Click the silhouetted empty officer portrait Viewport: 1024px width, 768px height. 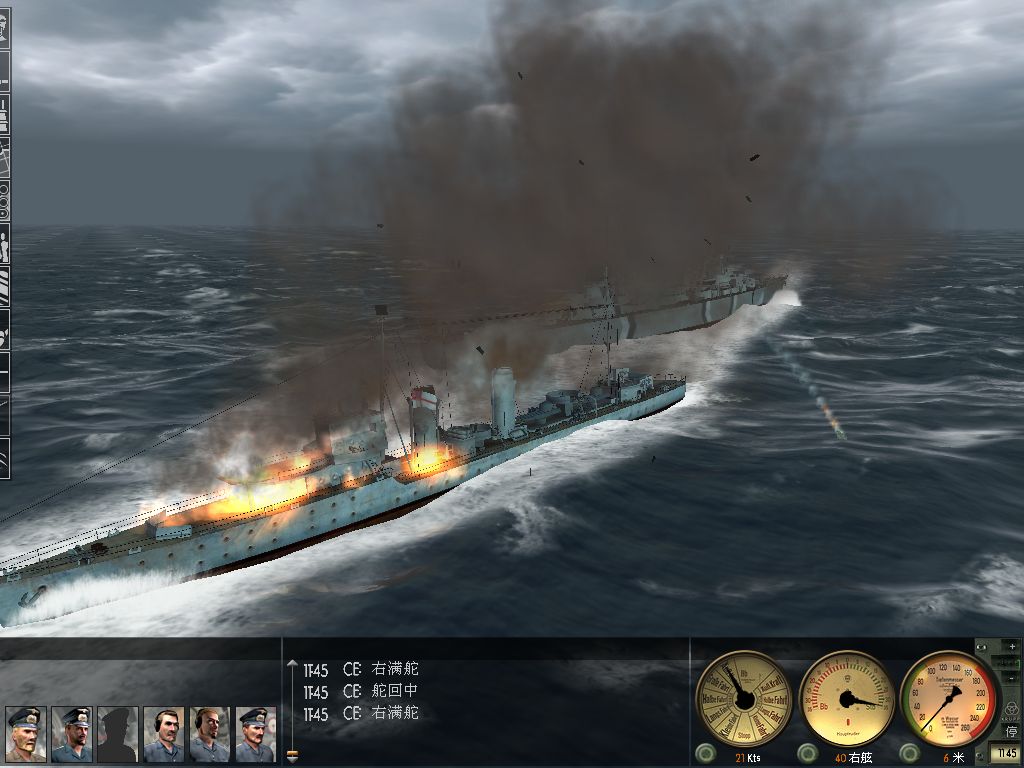coord(118,734)
